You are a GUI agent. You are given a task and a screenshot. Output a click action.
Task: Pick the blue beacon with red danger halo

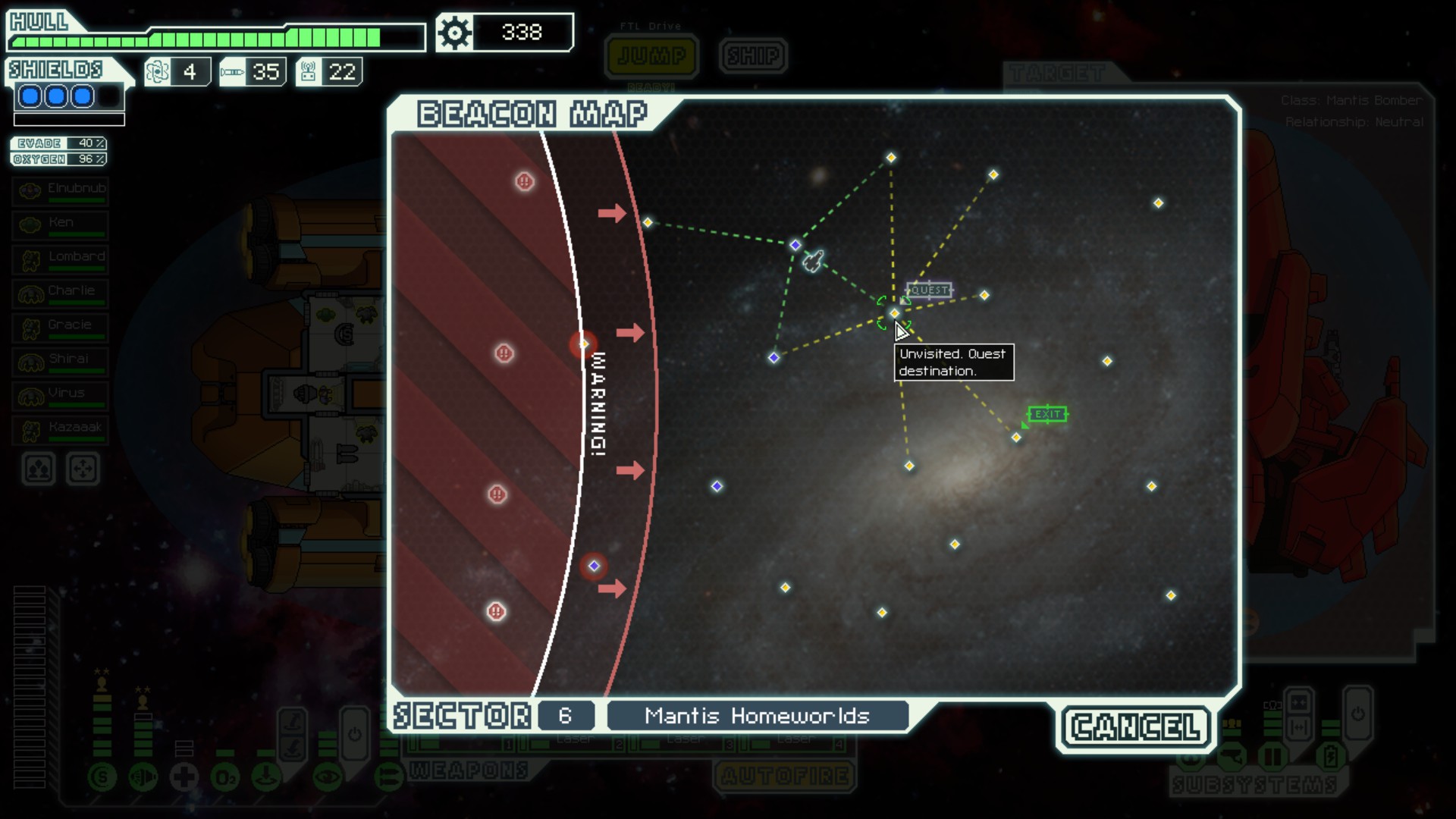594,566
